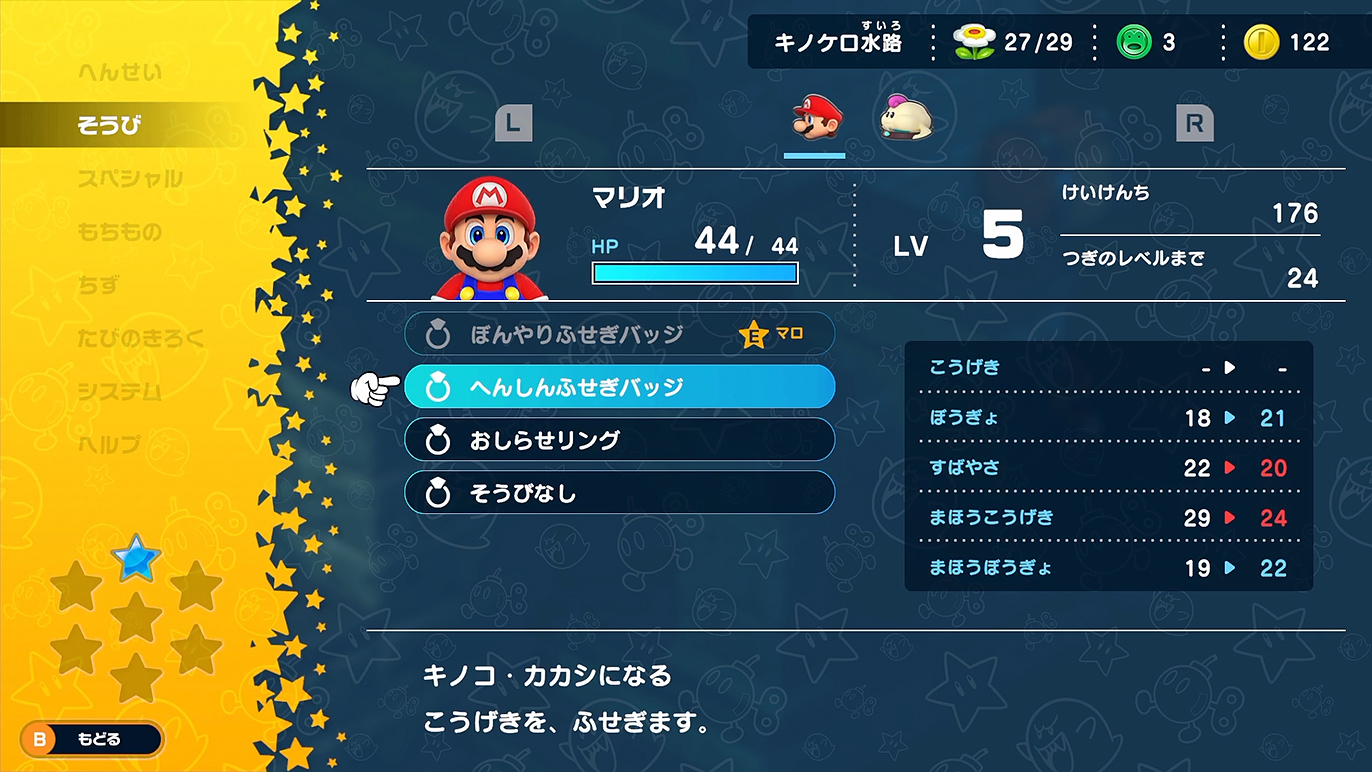The image size is (1372, 772).
Task: Equip the へんしんふせぎバッジ item
Action: click(x=619, y=386)
